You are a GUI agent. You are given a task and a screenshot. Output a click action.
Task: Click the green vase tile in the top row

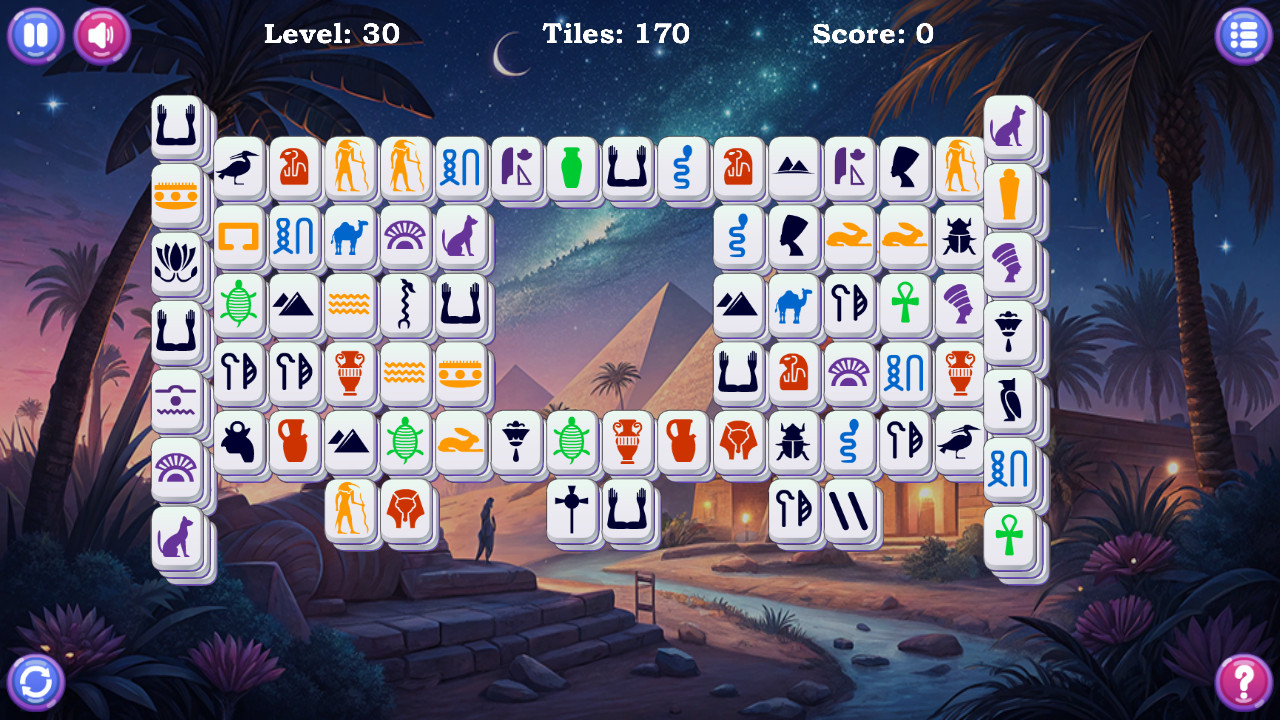point(573,169)
